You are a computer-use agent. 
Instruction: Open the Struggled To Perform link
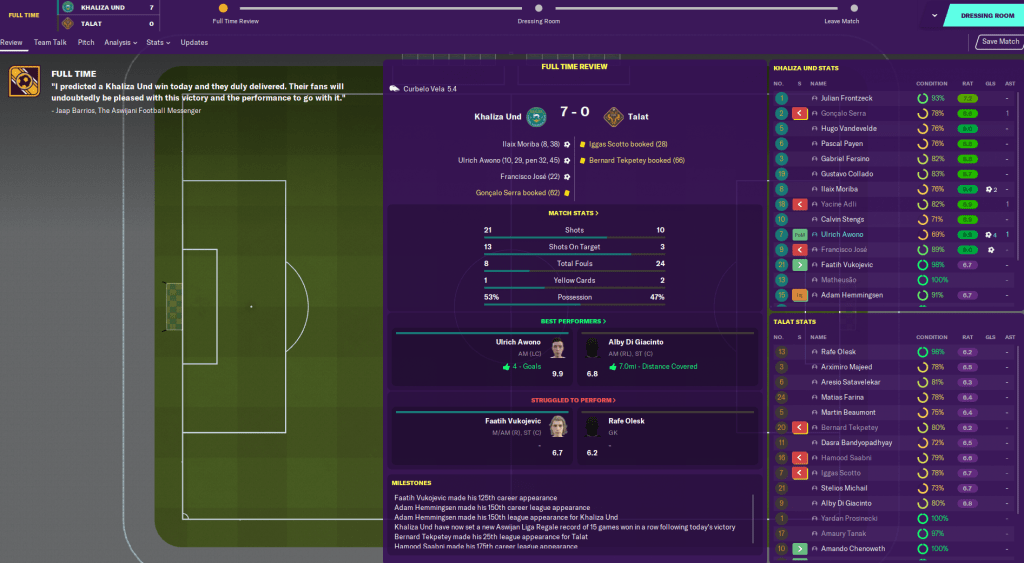pos(573,401)
